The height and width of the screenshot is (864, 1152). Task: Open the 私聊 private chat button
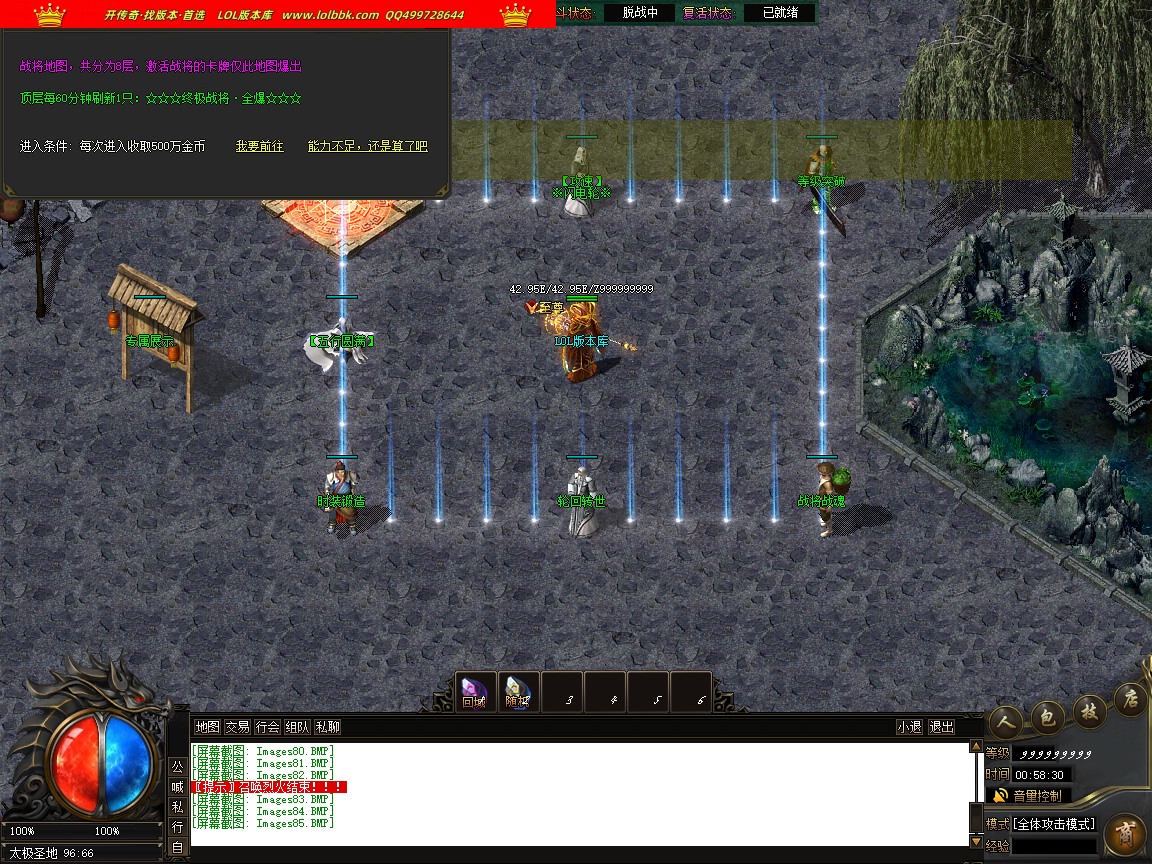[327, 727]
